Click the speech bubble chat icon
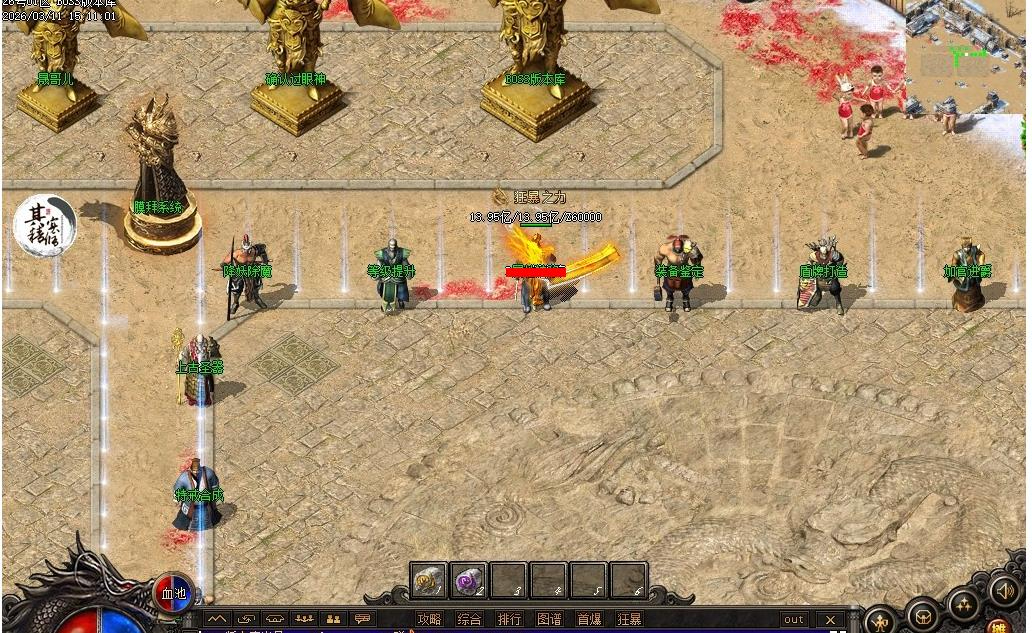Image resolution: width=1032 pixels, height=633 pixels. tap(362, 620)
